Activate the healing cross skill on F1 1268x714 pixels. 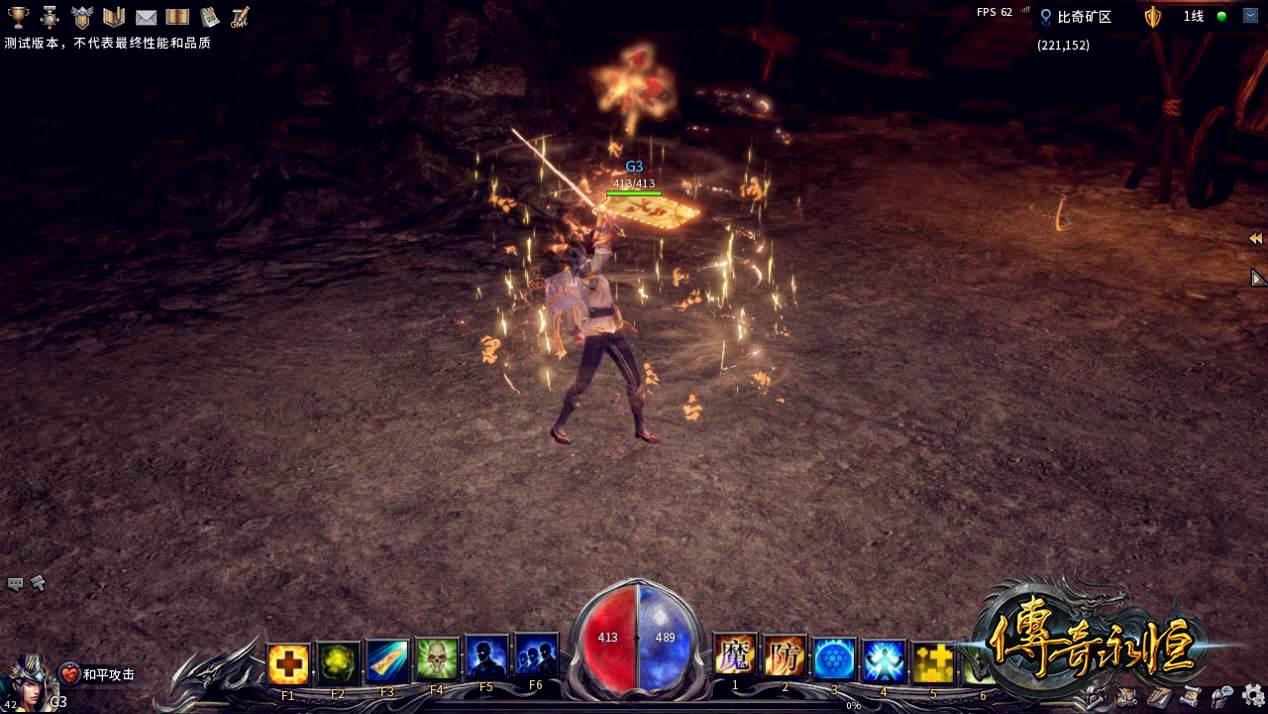click(x=288, y=662)
